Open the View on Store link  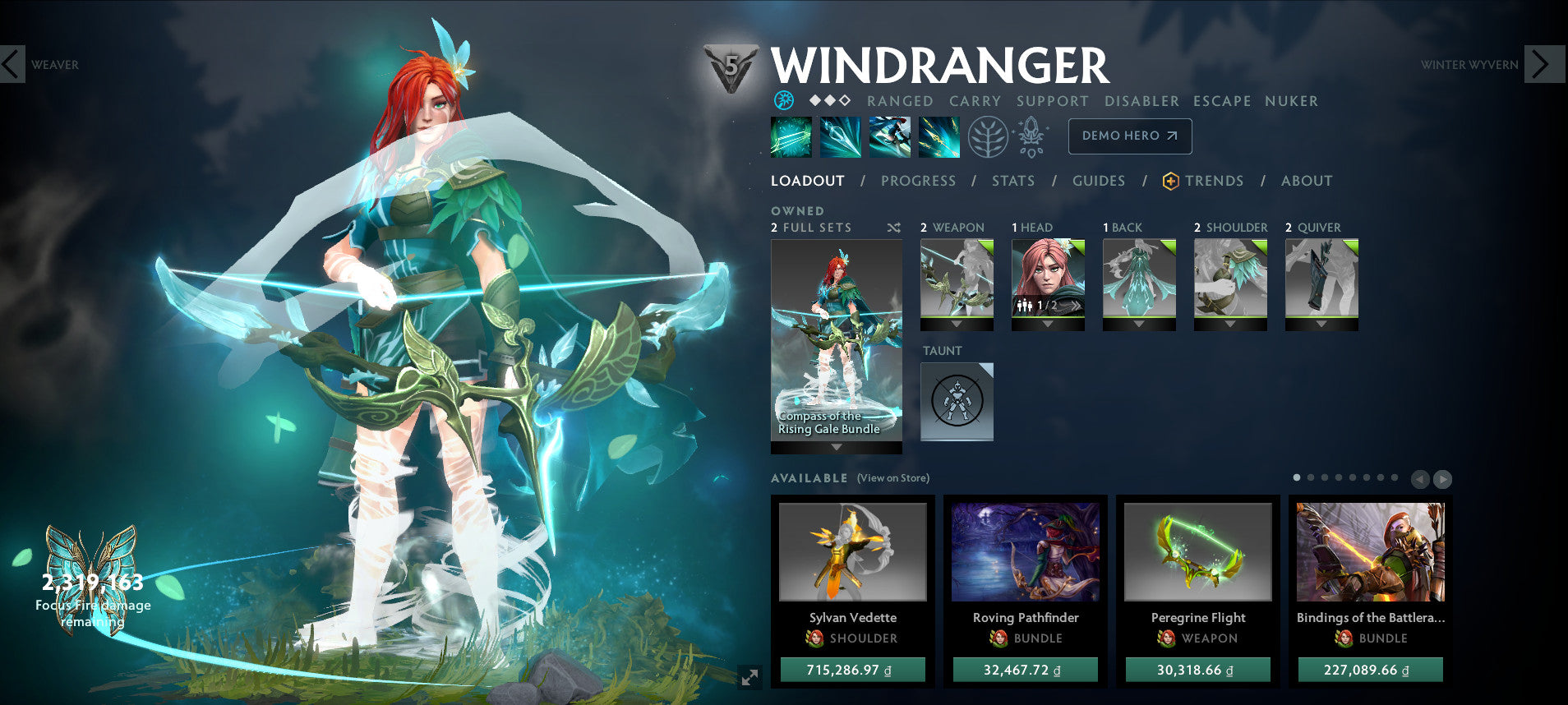point(892,477)
